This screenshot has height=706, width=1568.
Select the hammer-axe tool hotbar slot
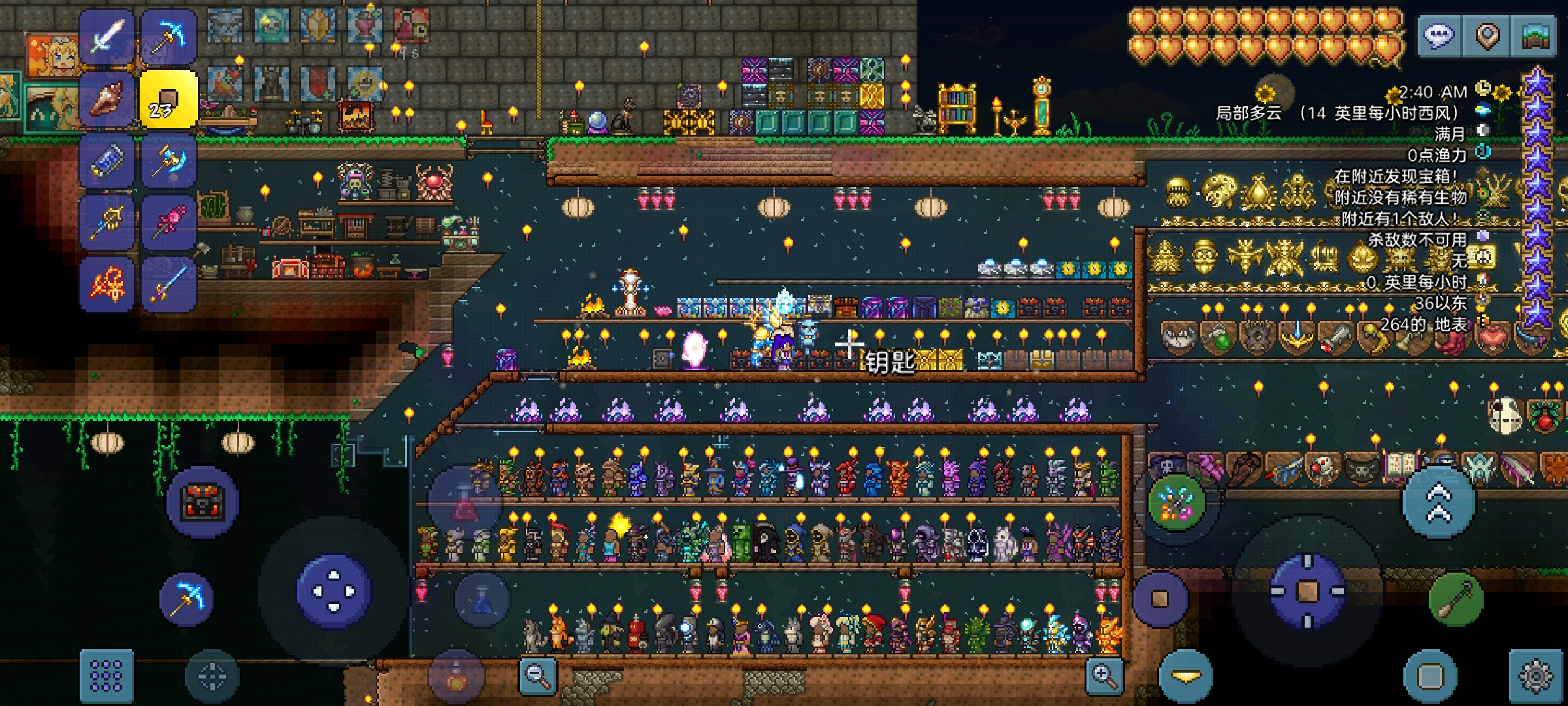click(x=168, y=161)
